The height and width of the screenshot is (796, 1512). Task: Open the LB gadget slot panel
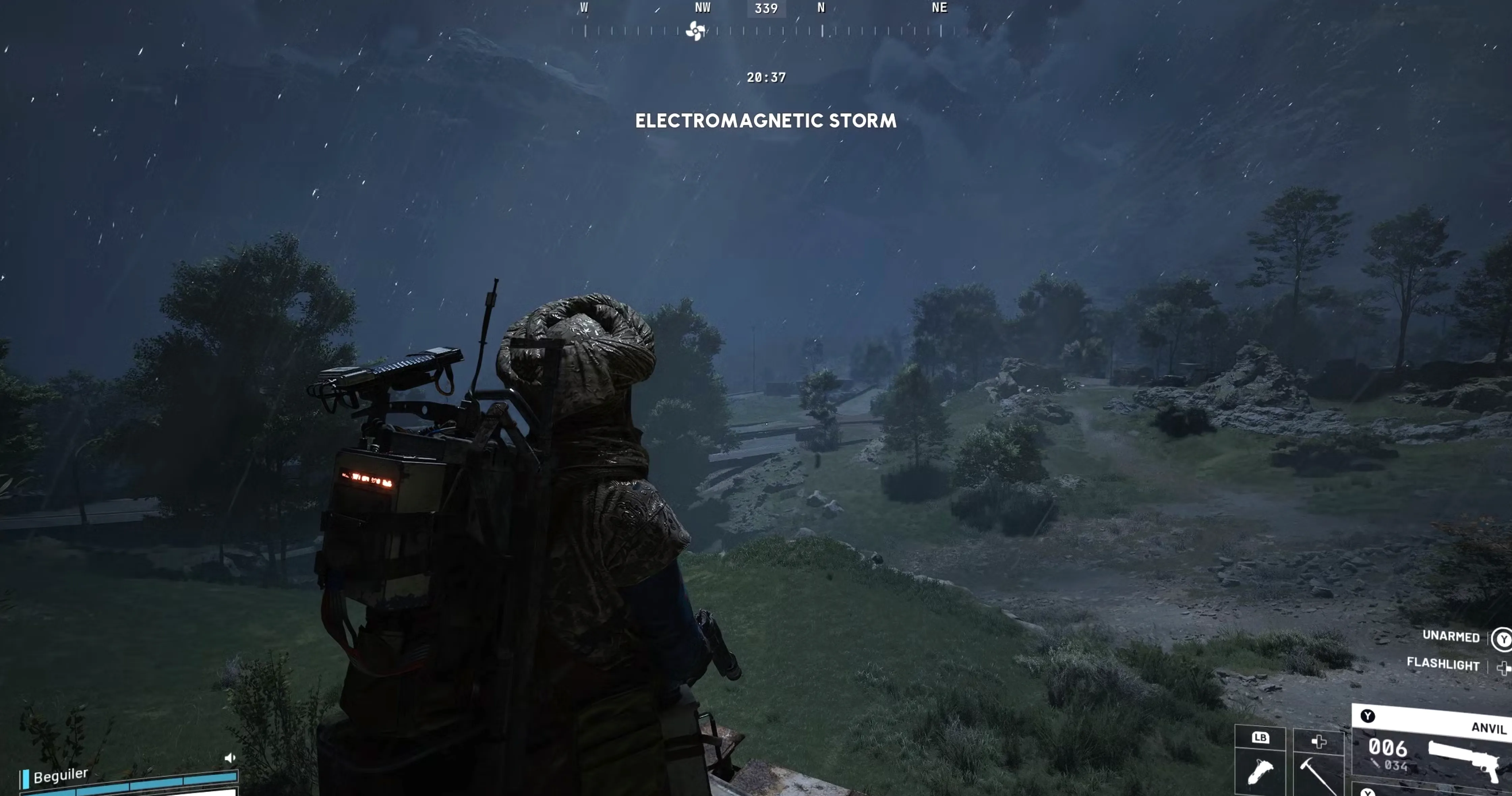1260,738
